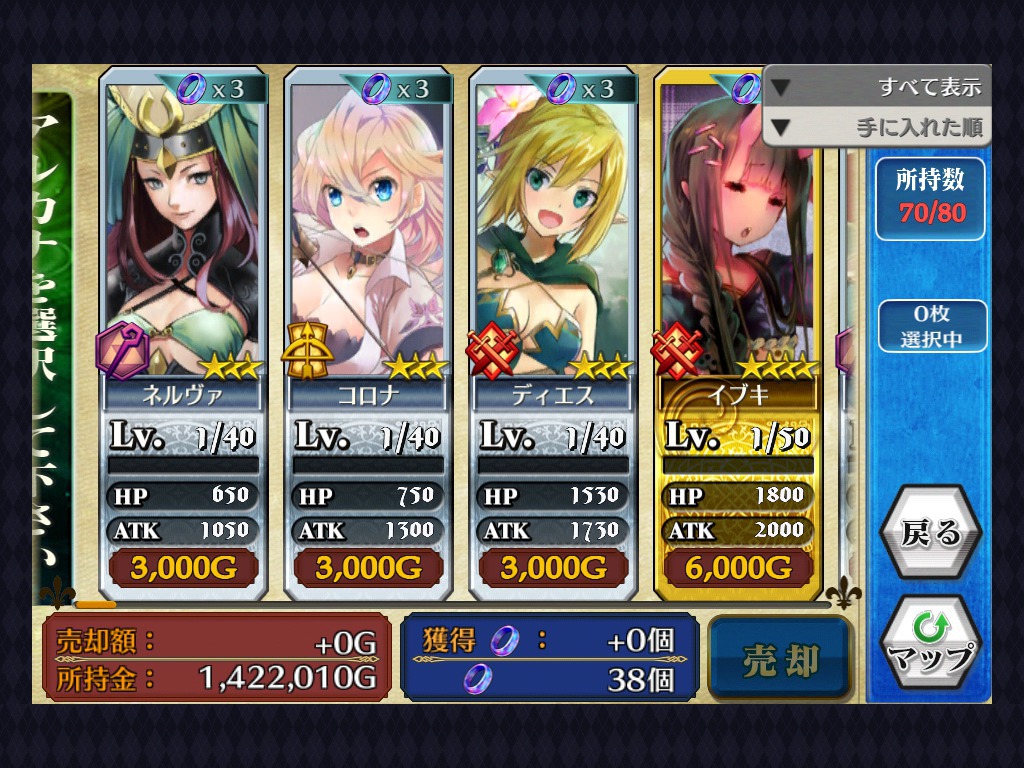
Task: Go back with the 戻る button
Action: (930, 533)
